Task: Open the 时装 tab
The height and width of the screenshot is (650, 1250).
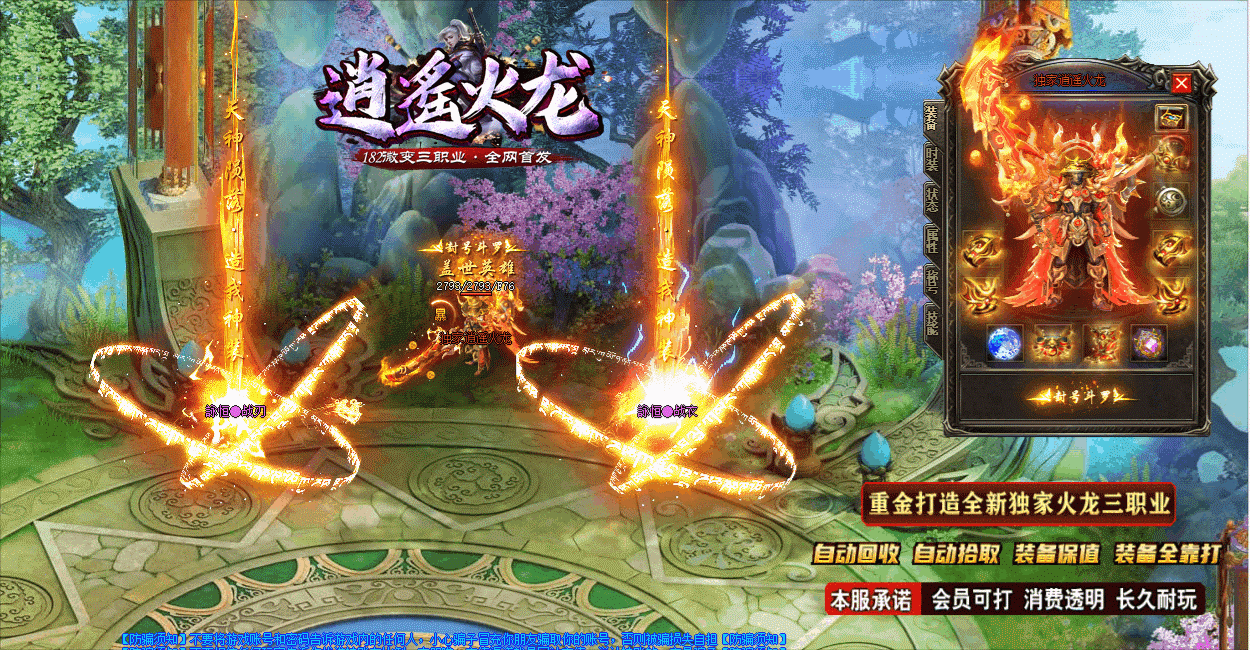Action: click(931, 160)
